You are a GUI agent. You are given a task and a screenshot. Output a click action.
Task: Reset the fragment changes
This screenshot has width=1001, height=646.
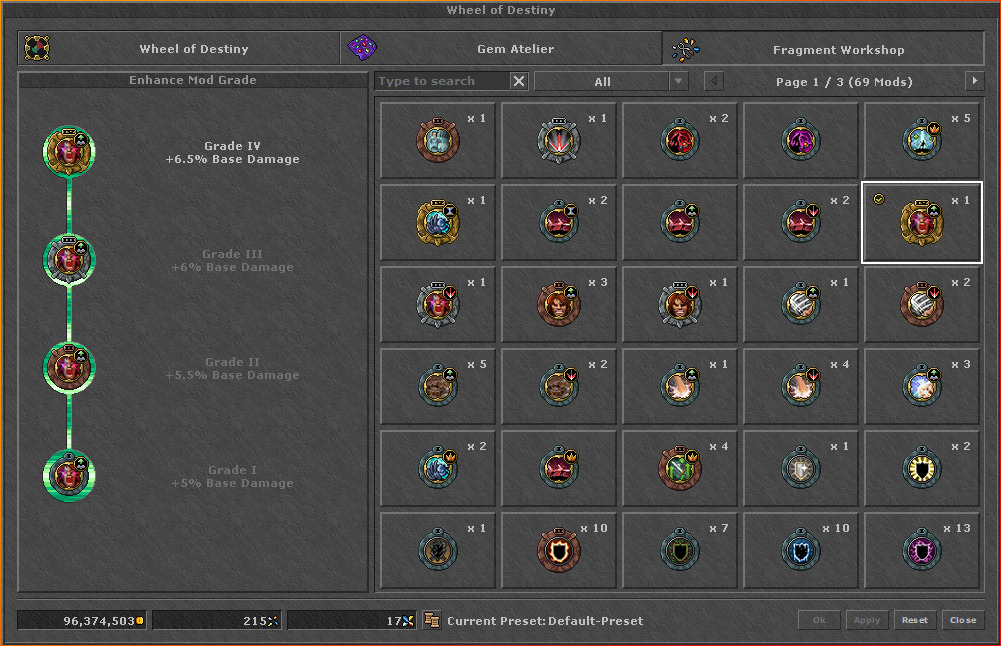tap(914, 620)
